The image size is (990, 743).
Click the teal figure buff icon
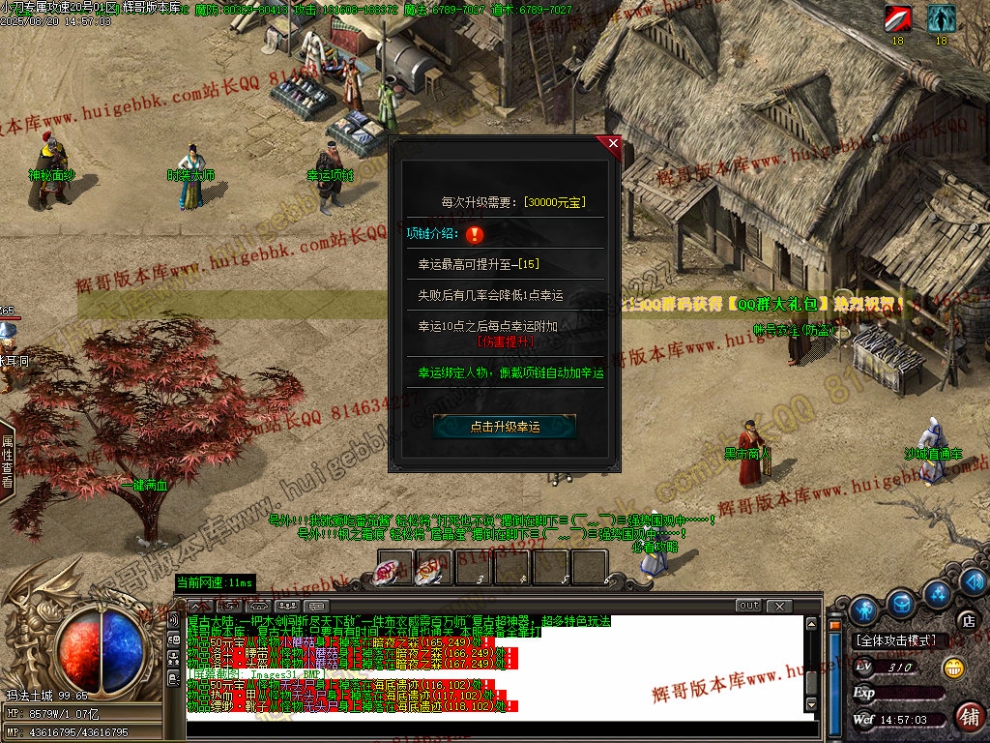[x=941, y=19]
